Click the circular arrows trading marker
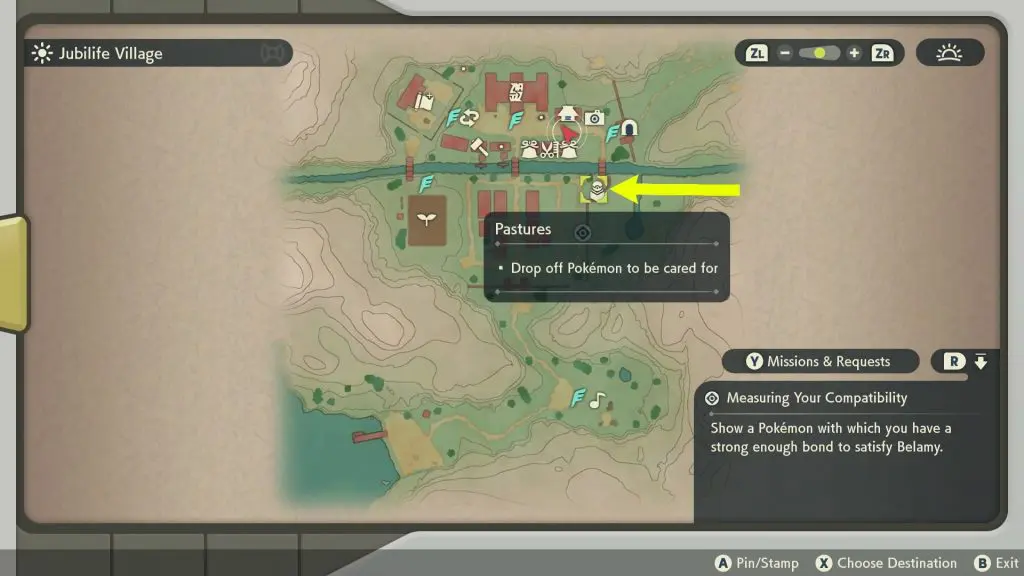The height and width of the screenshot is (576, 1024). [x=469, y=119]
